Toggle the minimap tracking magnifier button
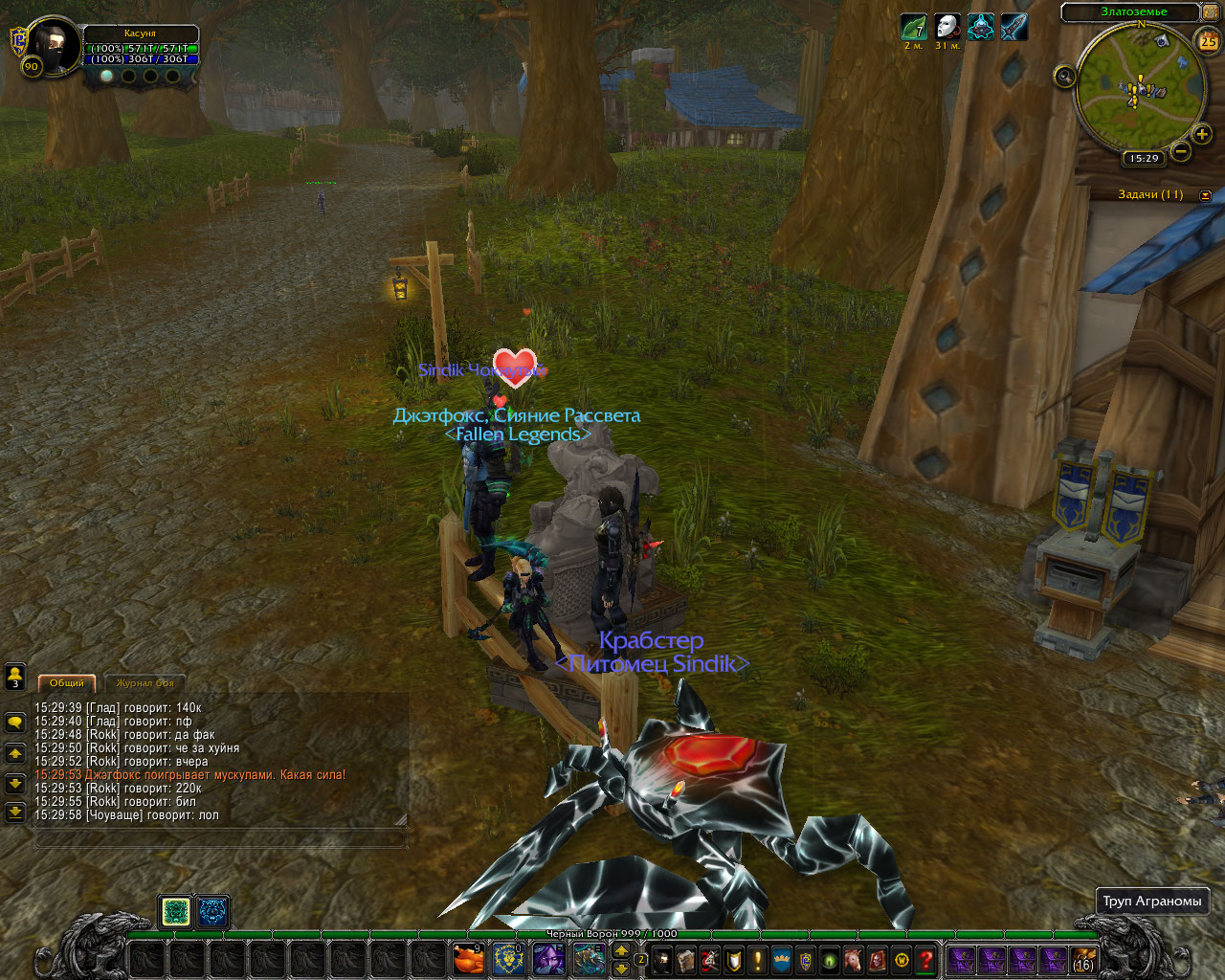This screenshot has width=1225, height=980. tap(1065, 77)
